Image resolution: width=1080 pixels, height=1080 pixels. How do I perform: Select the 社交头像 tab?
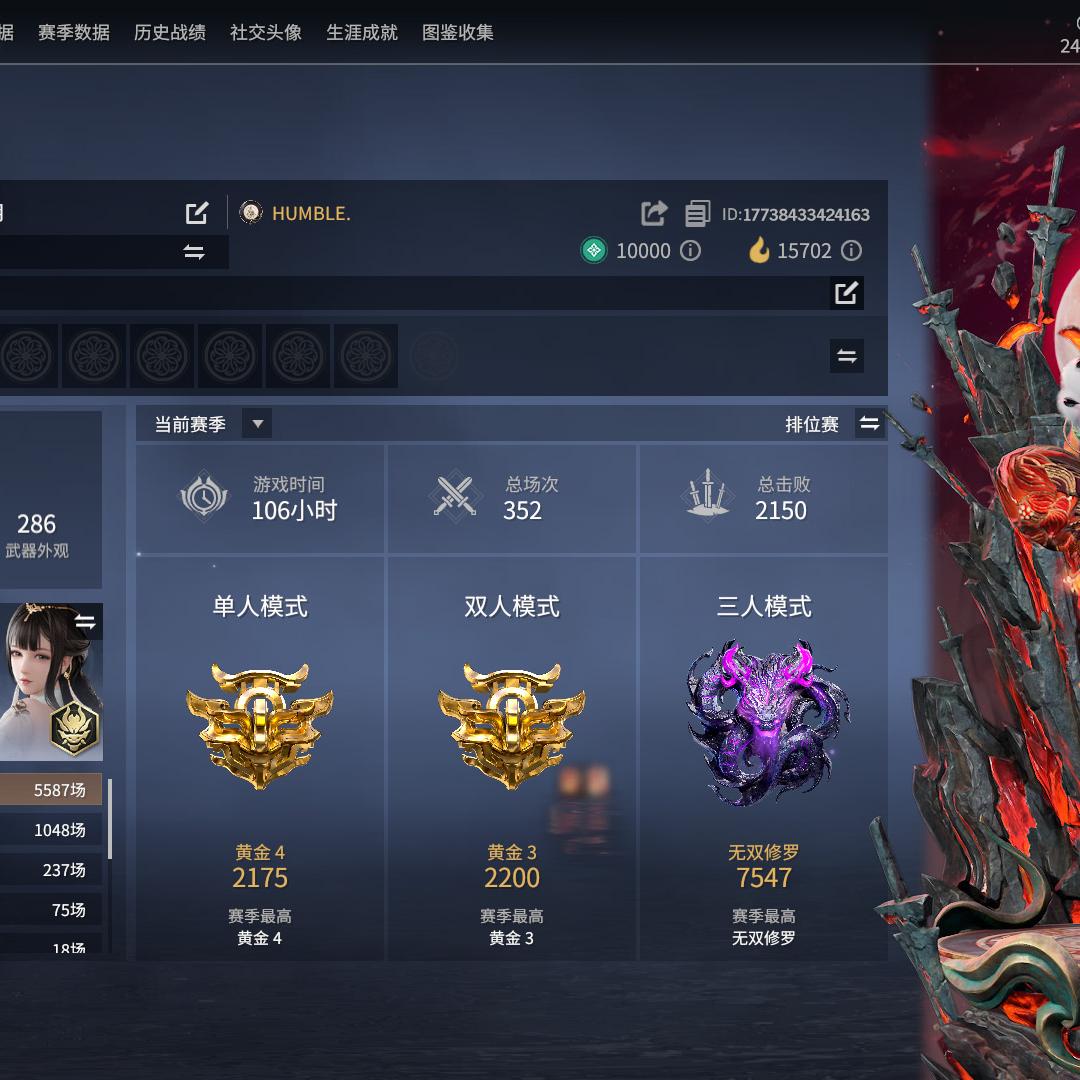tap(266, 32)
